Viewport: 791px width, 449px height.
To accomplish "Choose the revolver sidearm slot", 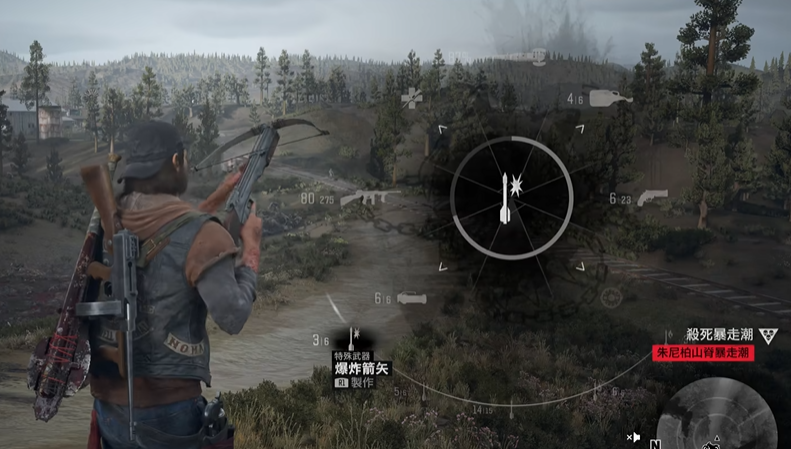I will point(652,197).
